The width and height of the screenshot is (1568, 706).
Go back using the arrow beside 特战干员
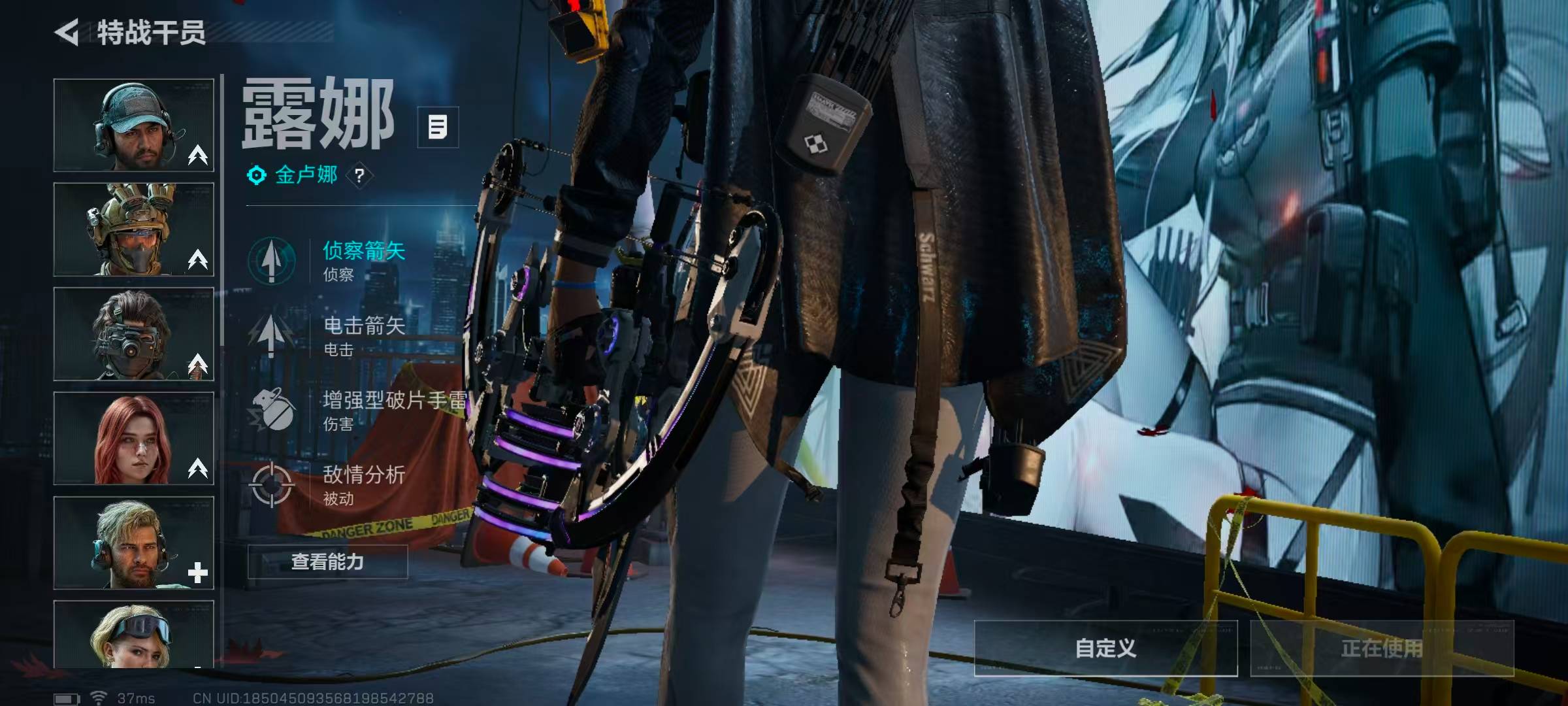point(67,32)
